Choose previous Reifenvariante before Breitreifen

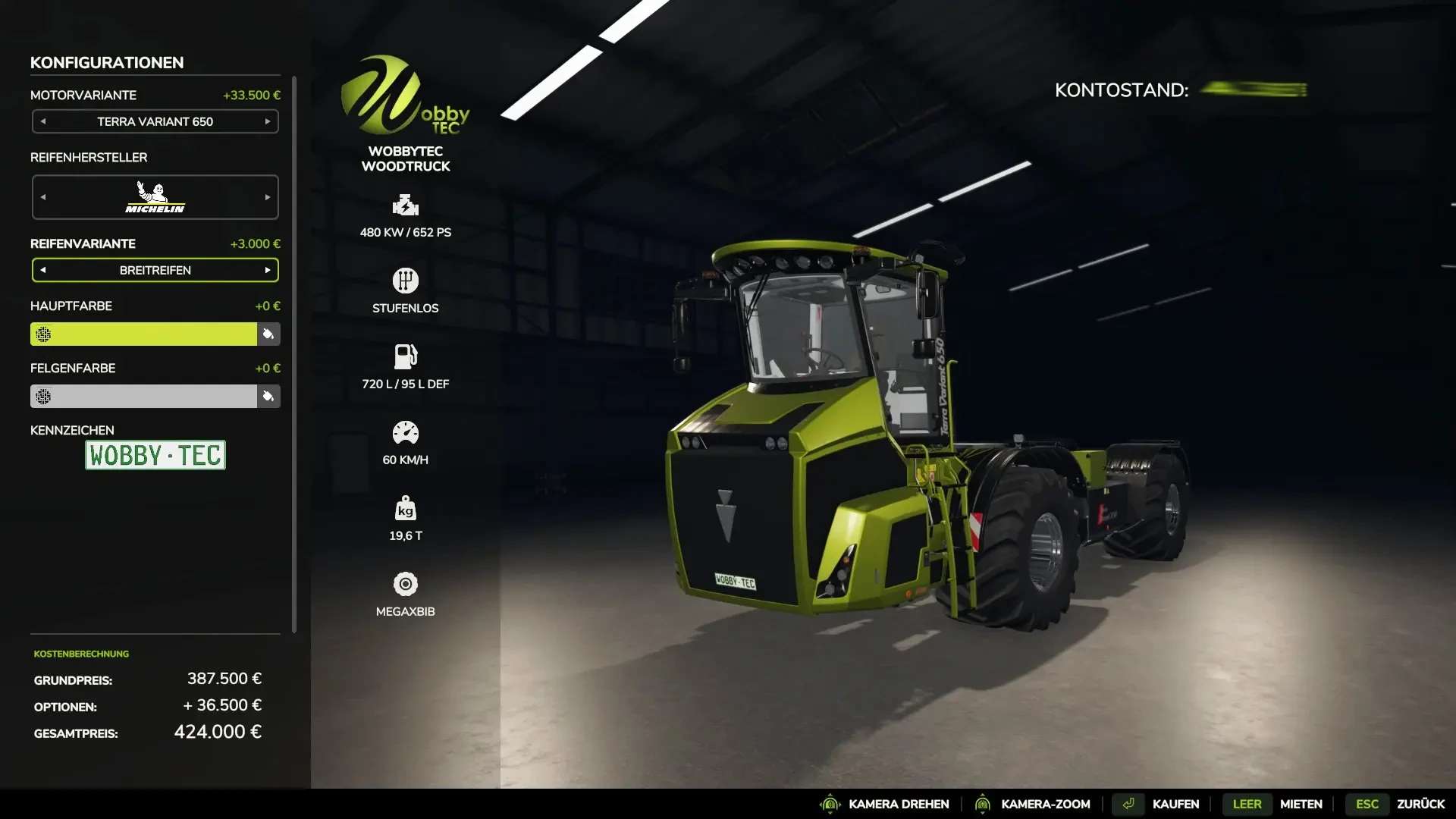[x=43, y=270]
